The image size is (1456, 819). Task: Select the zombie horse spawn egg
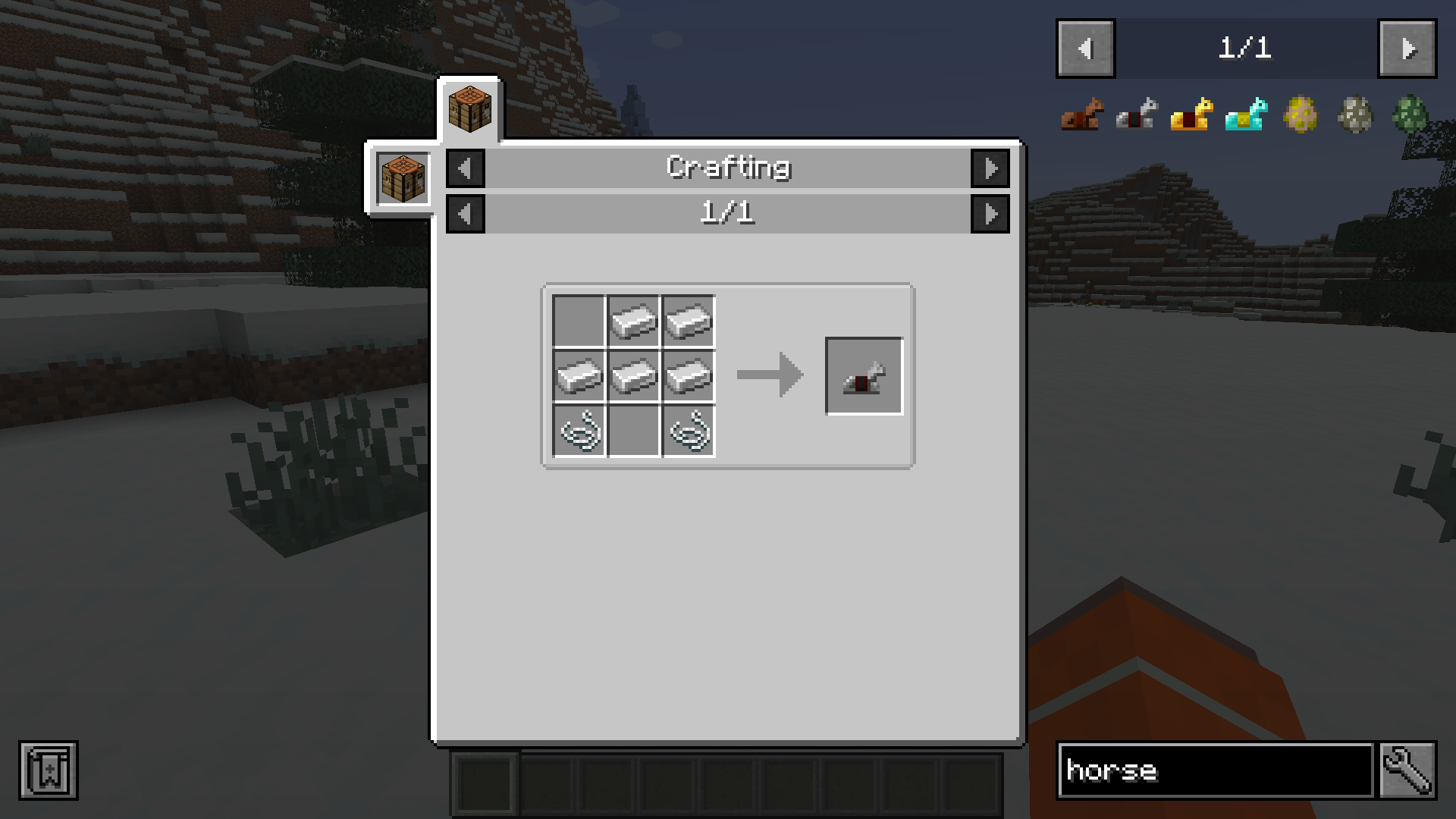1412,114
